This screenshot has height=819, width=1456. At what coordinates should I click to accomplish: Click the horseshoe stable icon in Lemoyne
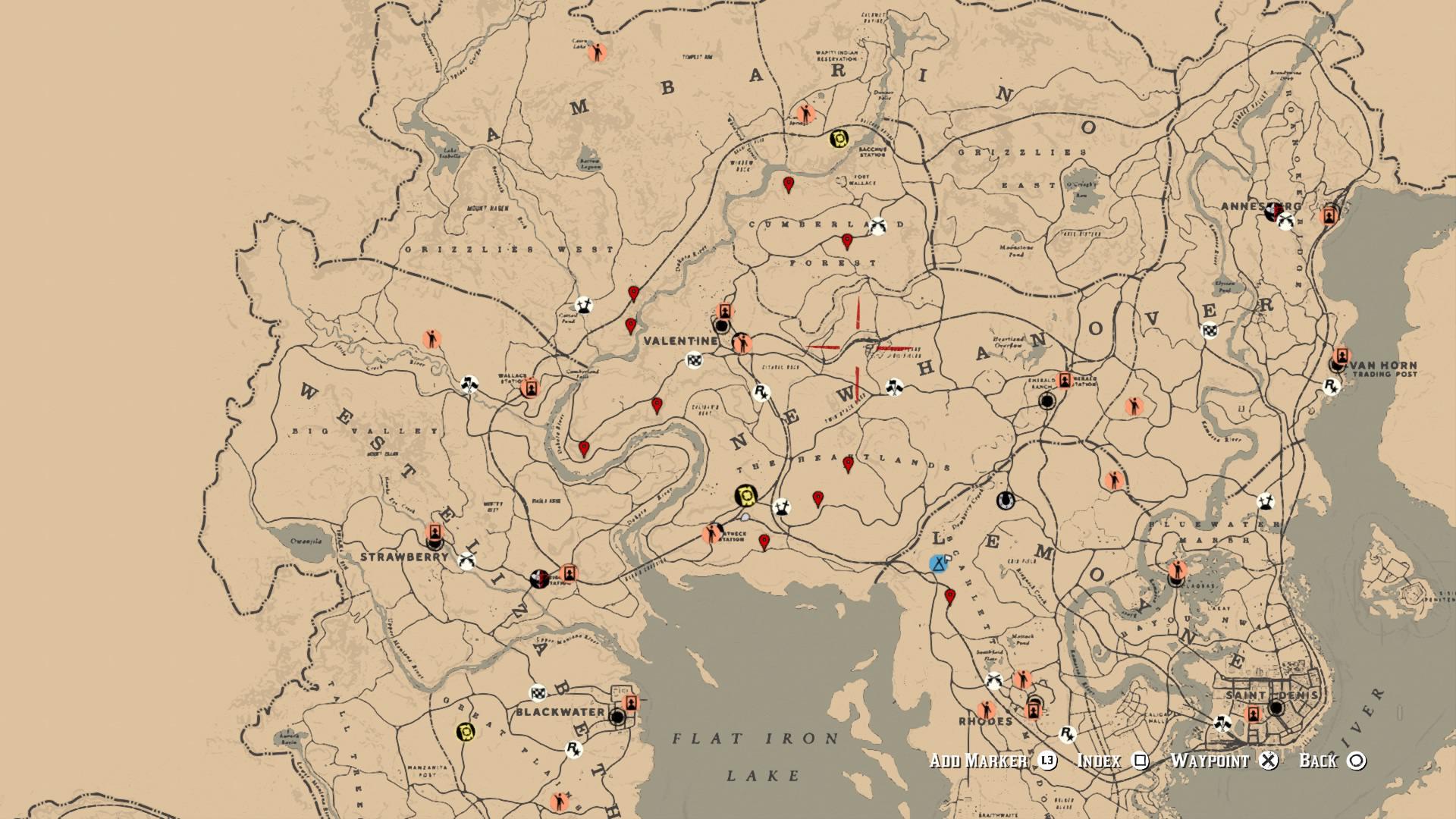click(x=1005, y=500)
